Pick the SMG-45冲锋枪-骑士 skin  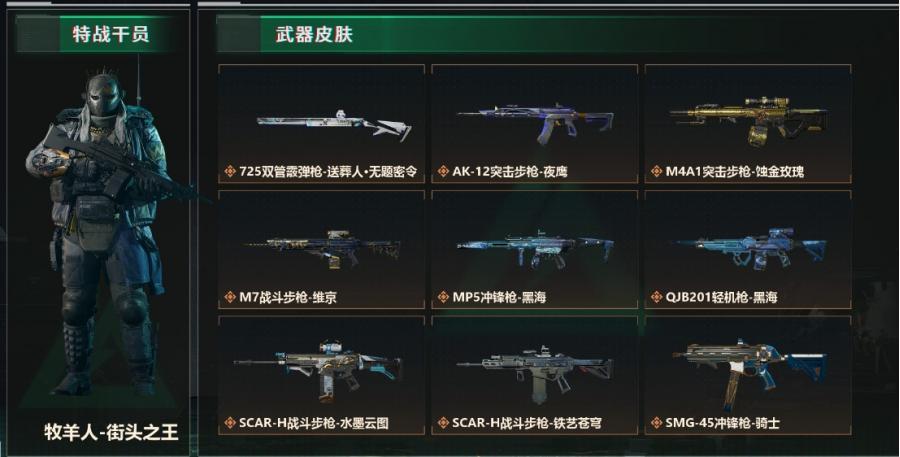click(x=748, y=375)
